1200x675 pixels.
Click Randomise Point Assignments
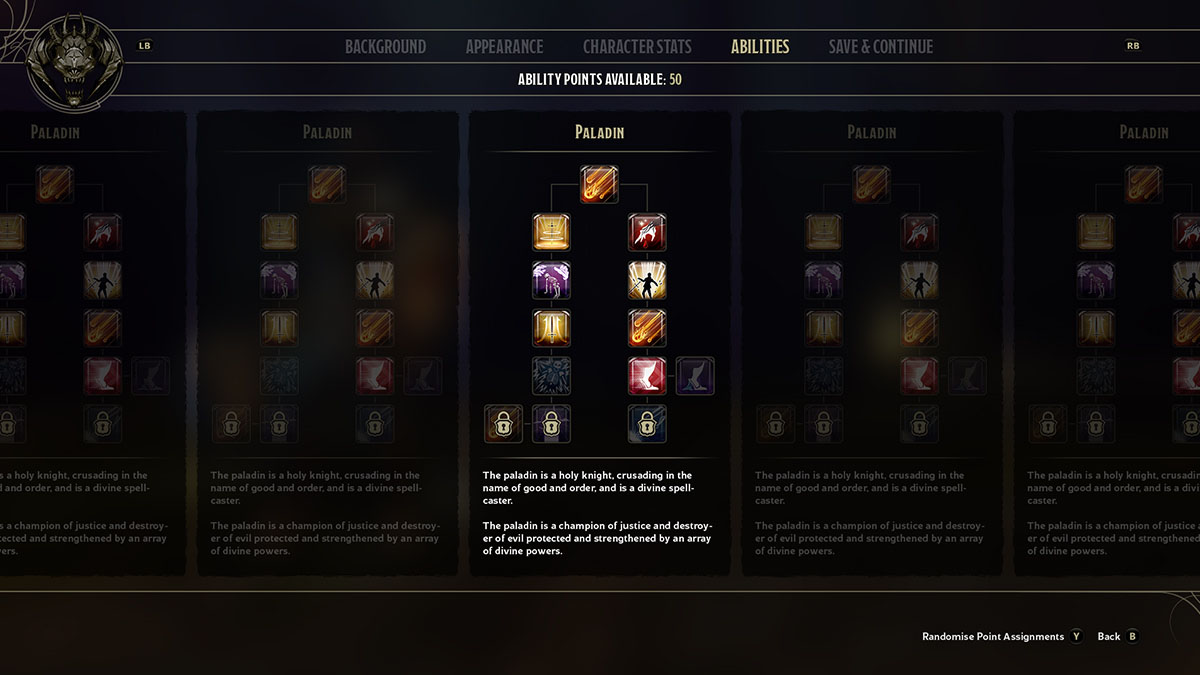[993, 636]
